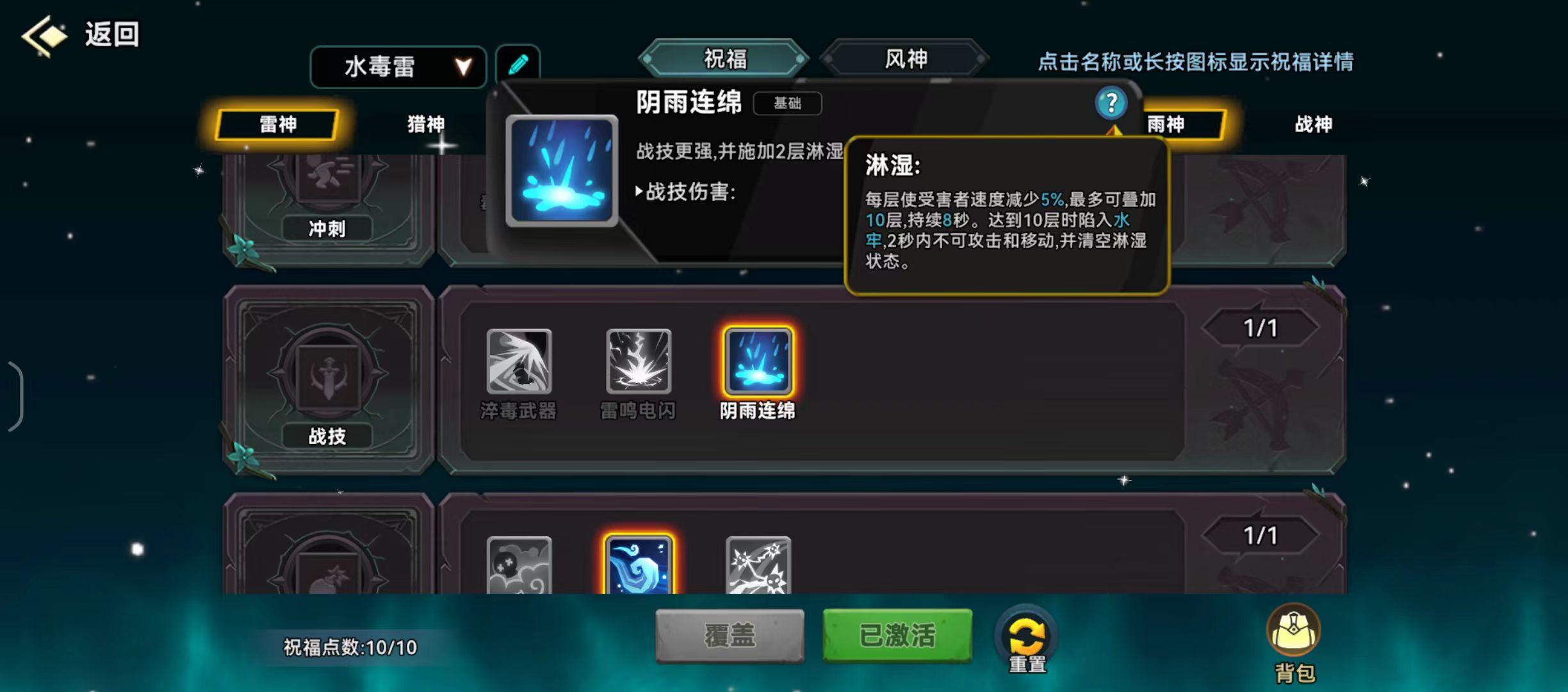Click the pencil edit icon beside dropdown
Viewport: 1568px width, 692px height.
pos(518,63)
